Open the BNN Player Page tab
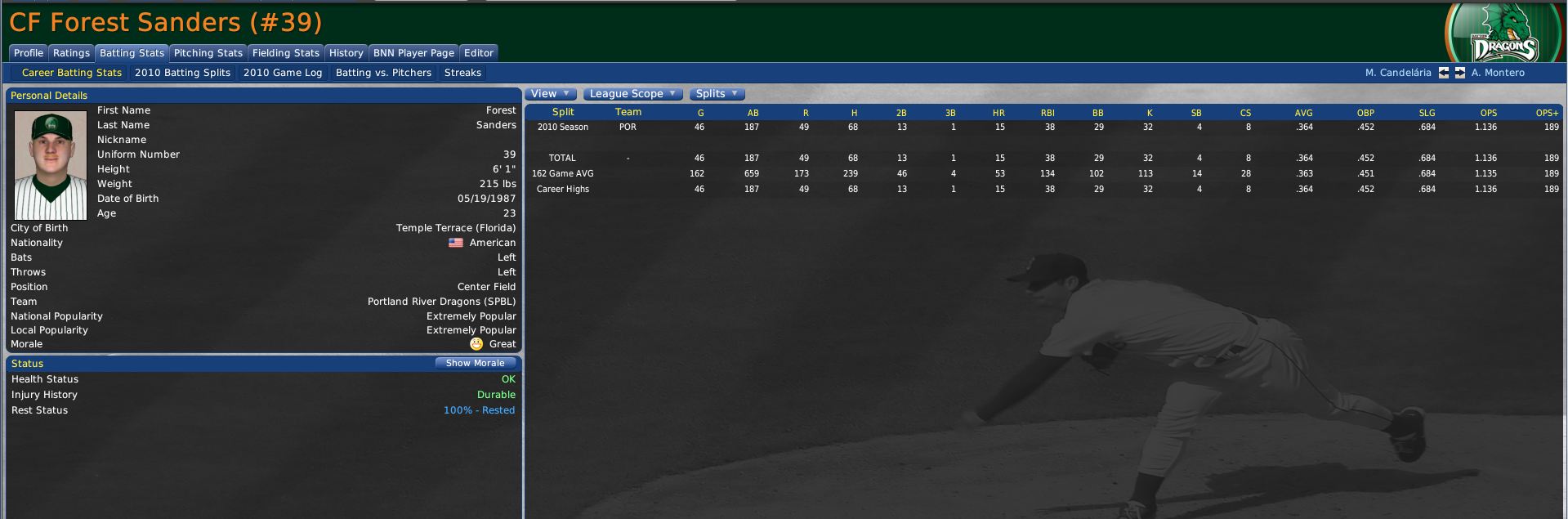 coord(413,53)
